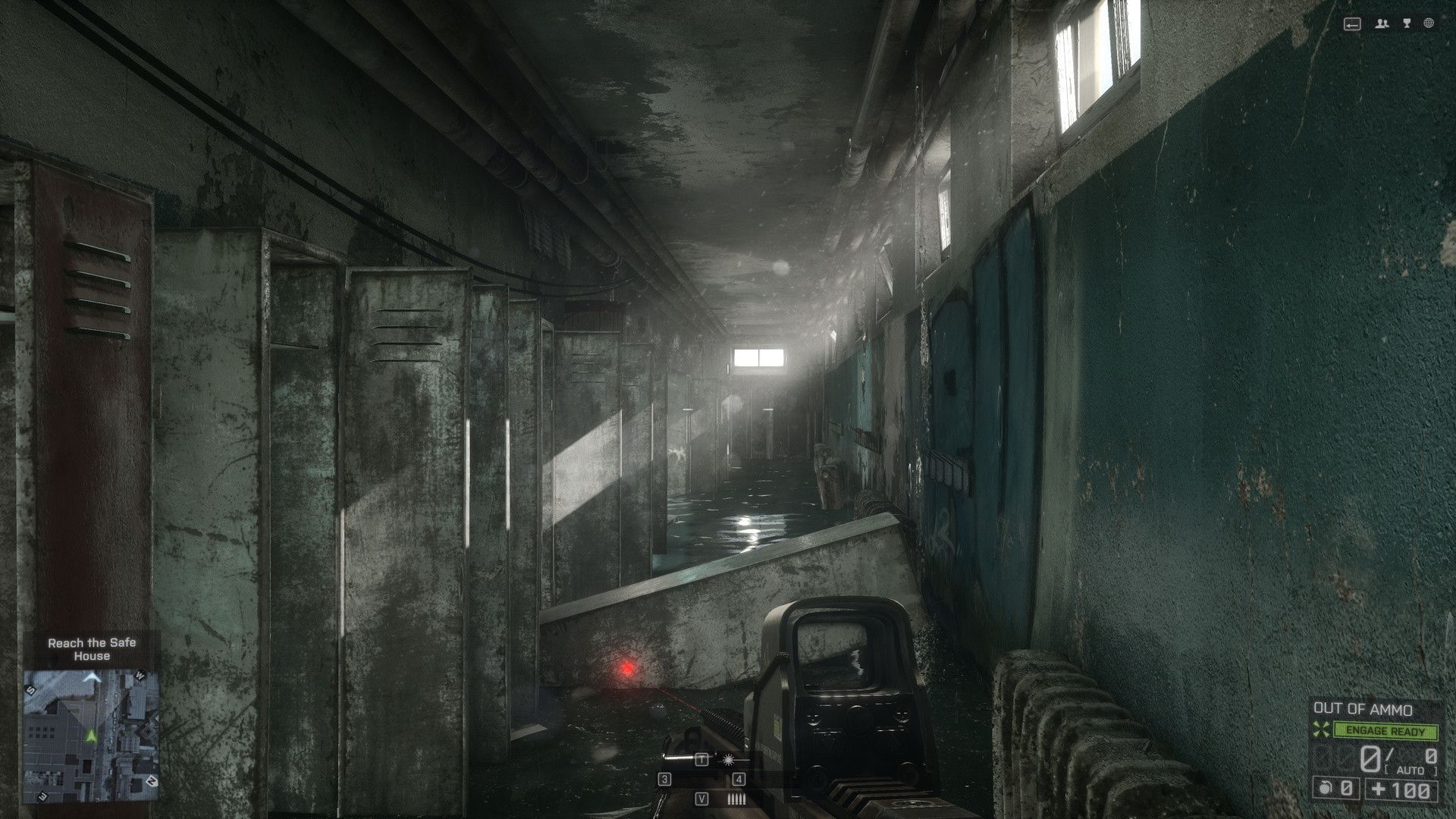Screen dimensions: 1456x819
Task: Click the minimap
Action: [x=91, y=735]
